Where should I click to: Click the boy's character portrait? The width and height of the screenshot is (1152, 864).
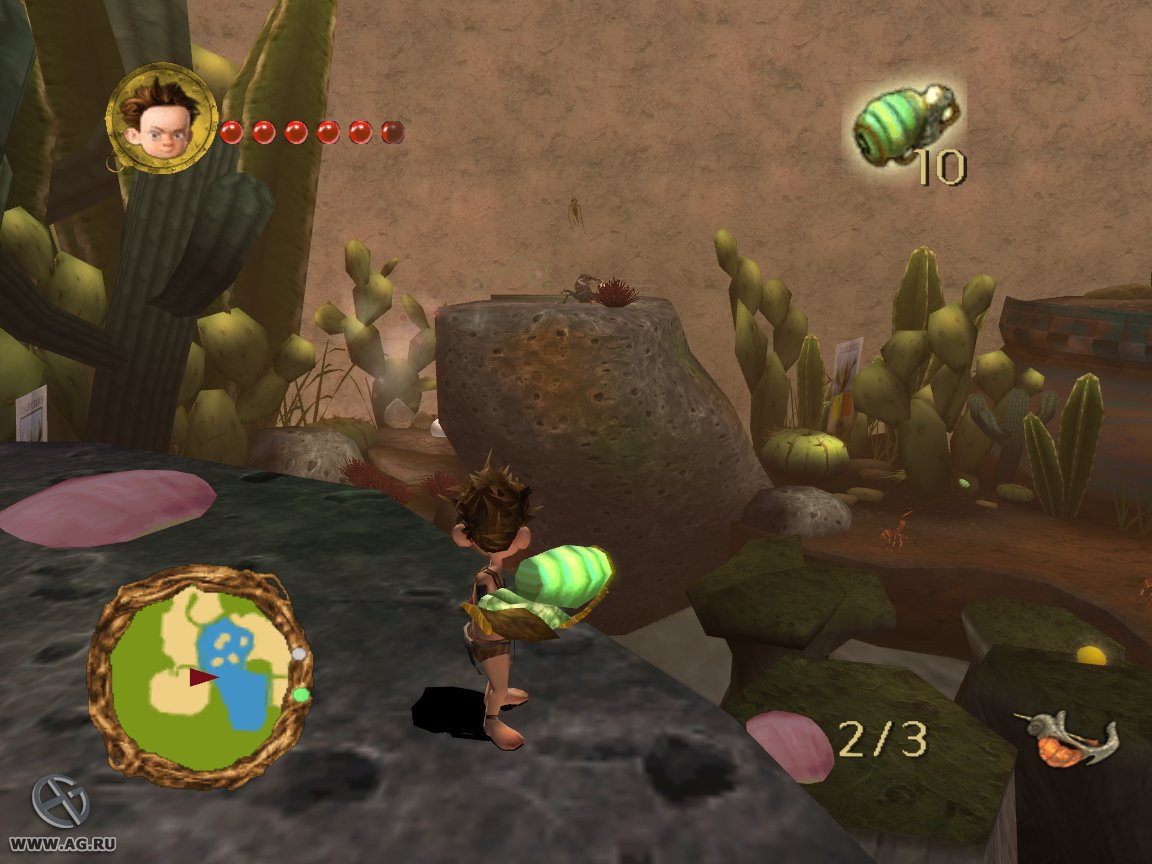(x=160, y=118)
